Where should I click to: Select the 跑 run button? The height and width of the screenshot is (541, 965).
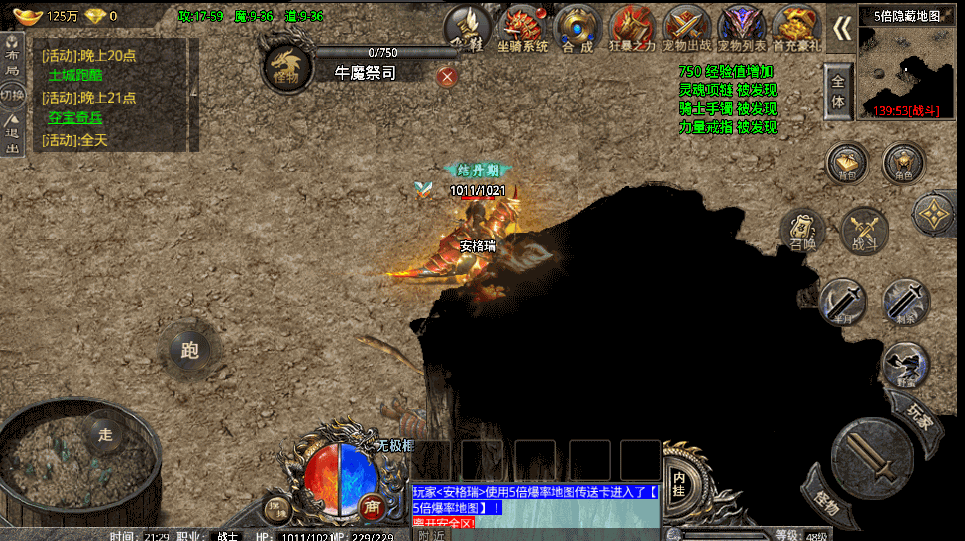[x=190, y=349]
